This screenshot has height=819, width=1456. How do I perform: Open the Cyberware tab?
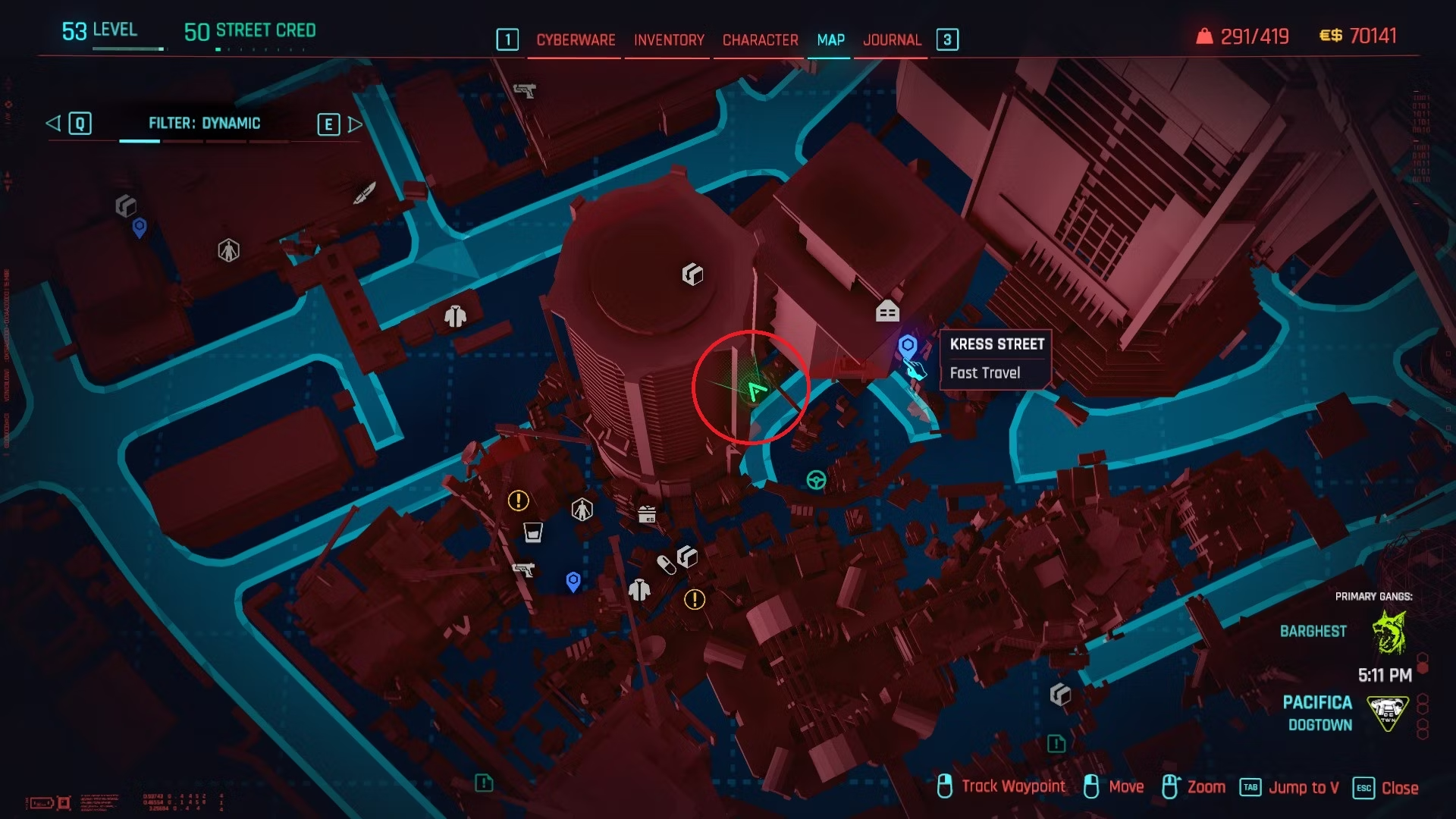click(x=576, y=40)
